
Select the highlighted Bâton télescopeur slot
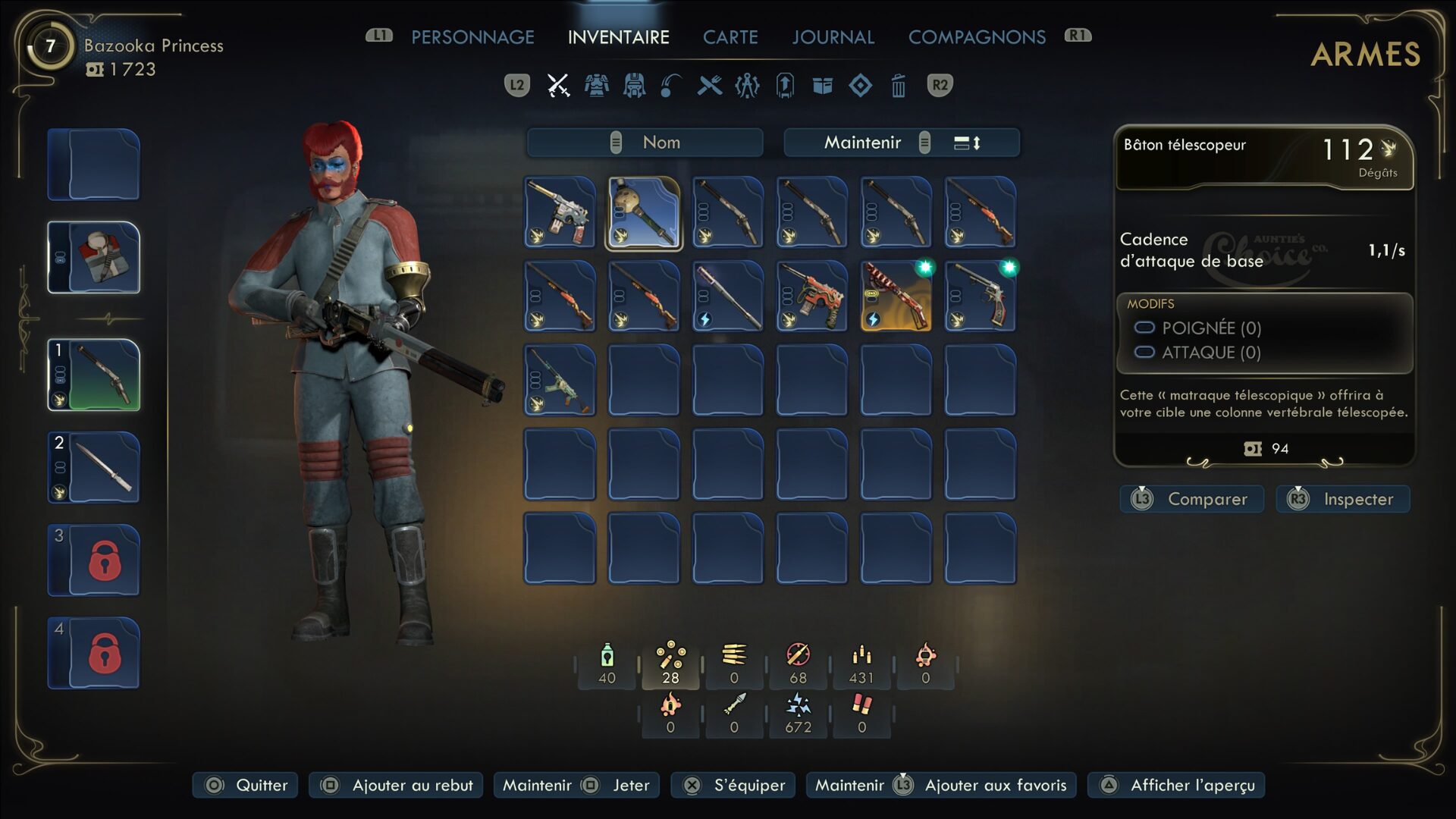coord(644,213)
